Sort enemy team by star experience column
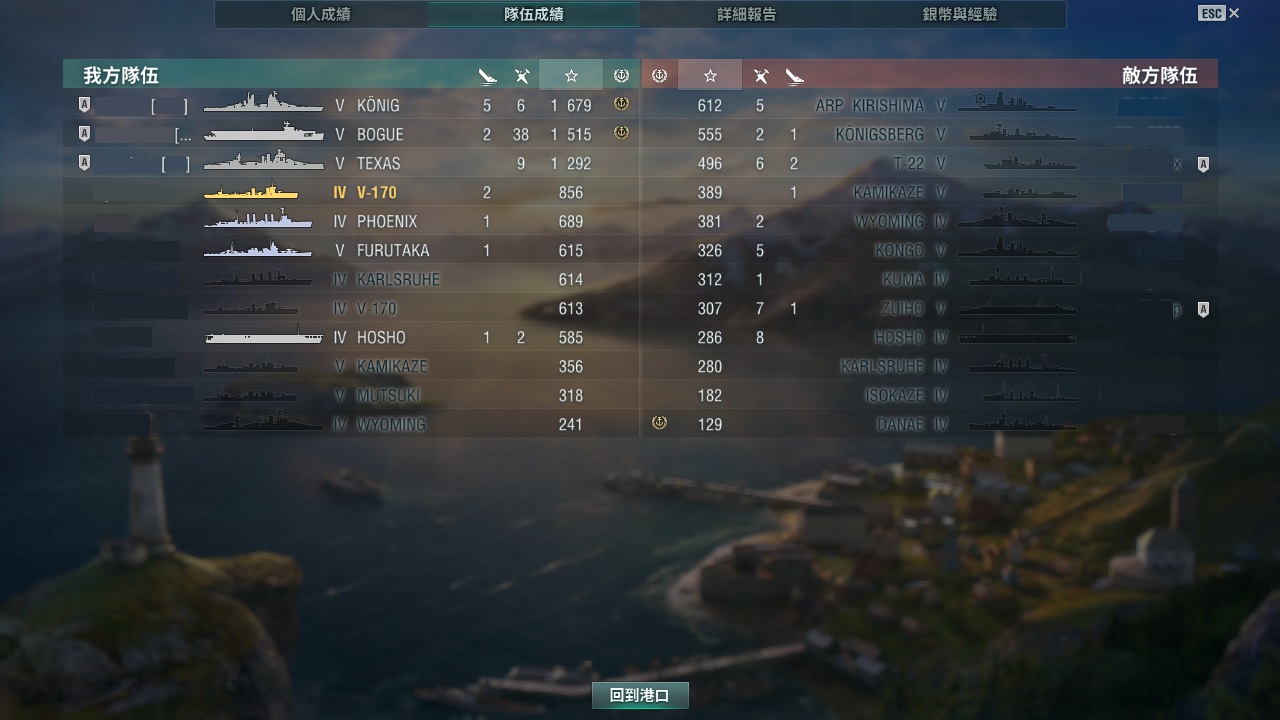This screenshot has width=1280, height=720. [x=710, y=75]
